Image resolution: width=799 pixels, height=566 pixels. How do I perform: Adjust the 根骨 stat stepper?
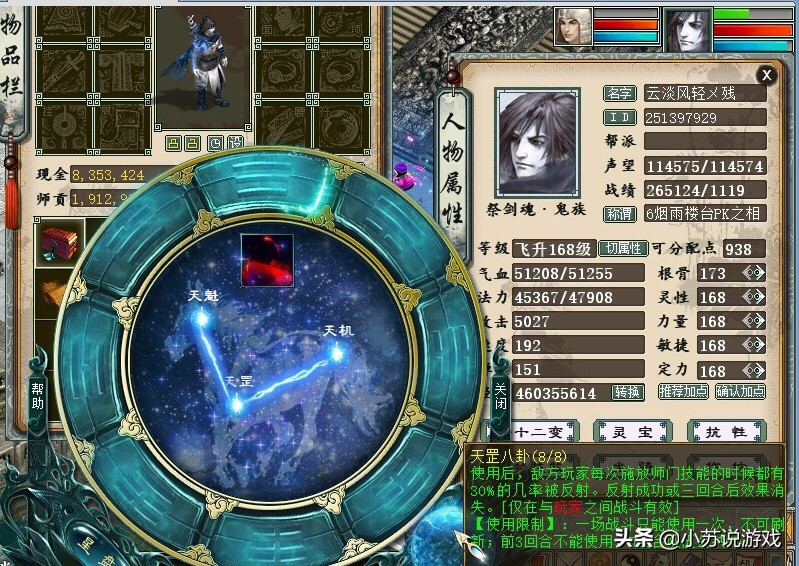pos(753,273)
